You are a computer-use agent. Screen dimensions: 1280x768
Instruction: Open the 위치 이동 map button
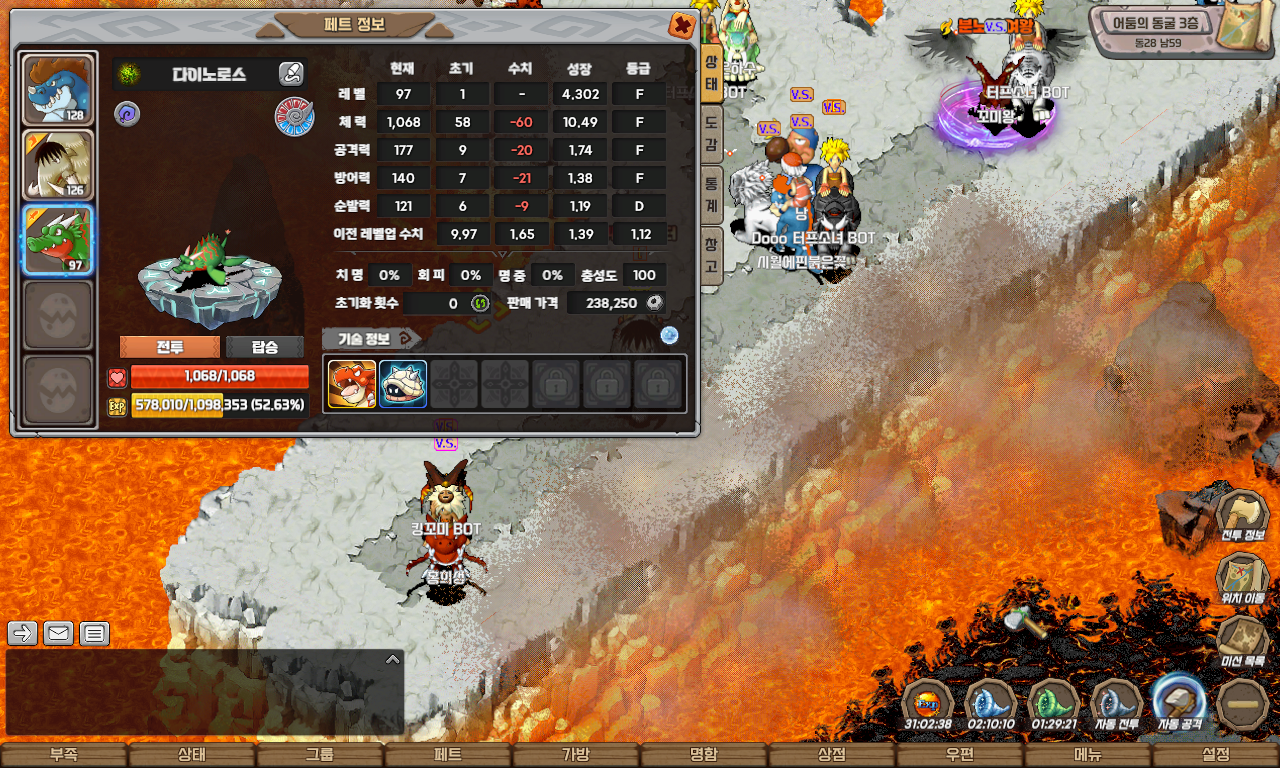[x=1243, y=581]
